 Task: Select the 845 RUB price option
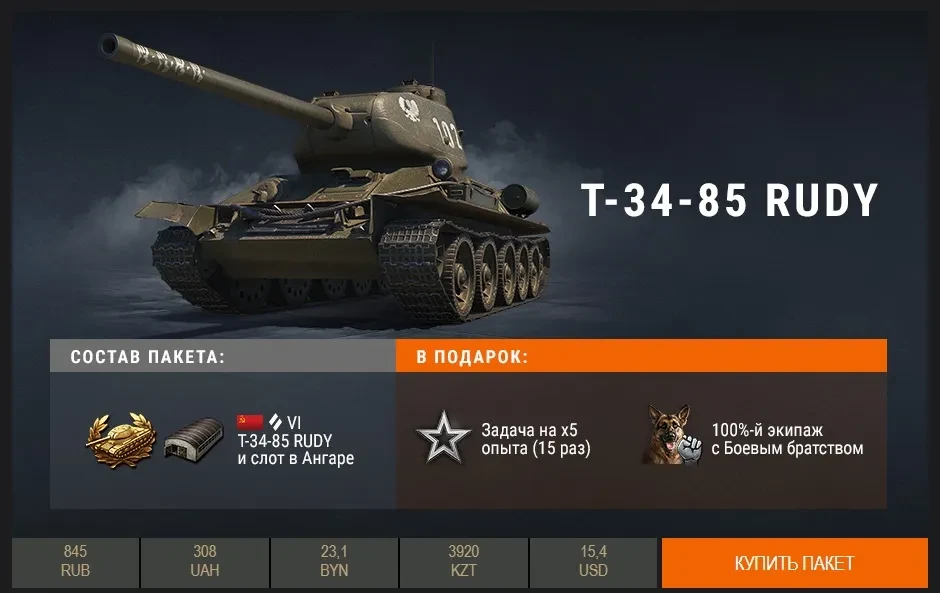click(75, 563)
